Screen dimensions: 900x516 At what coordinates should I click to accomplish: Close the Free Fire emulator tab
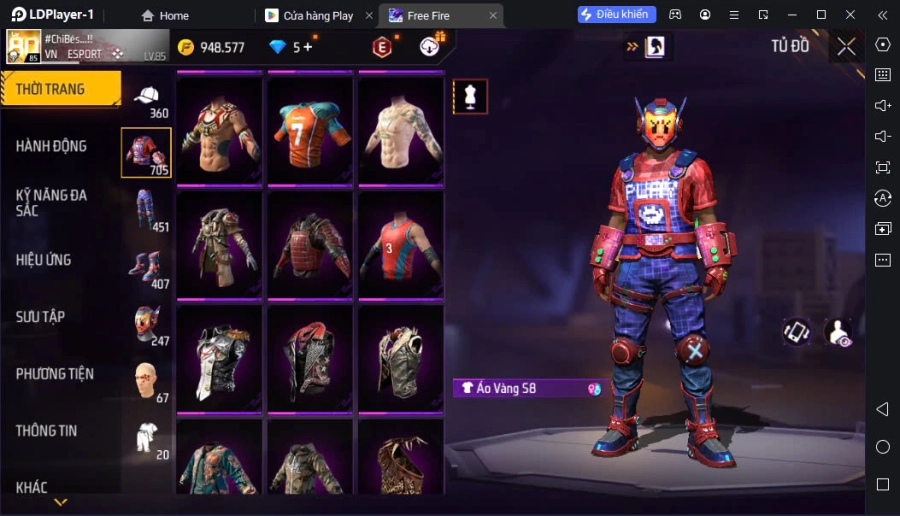click(x=493, y=16)
